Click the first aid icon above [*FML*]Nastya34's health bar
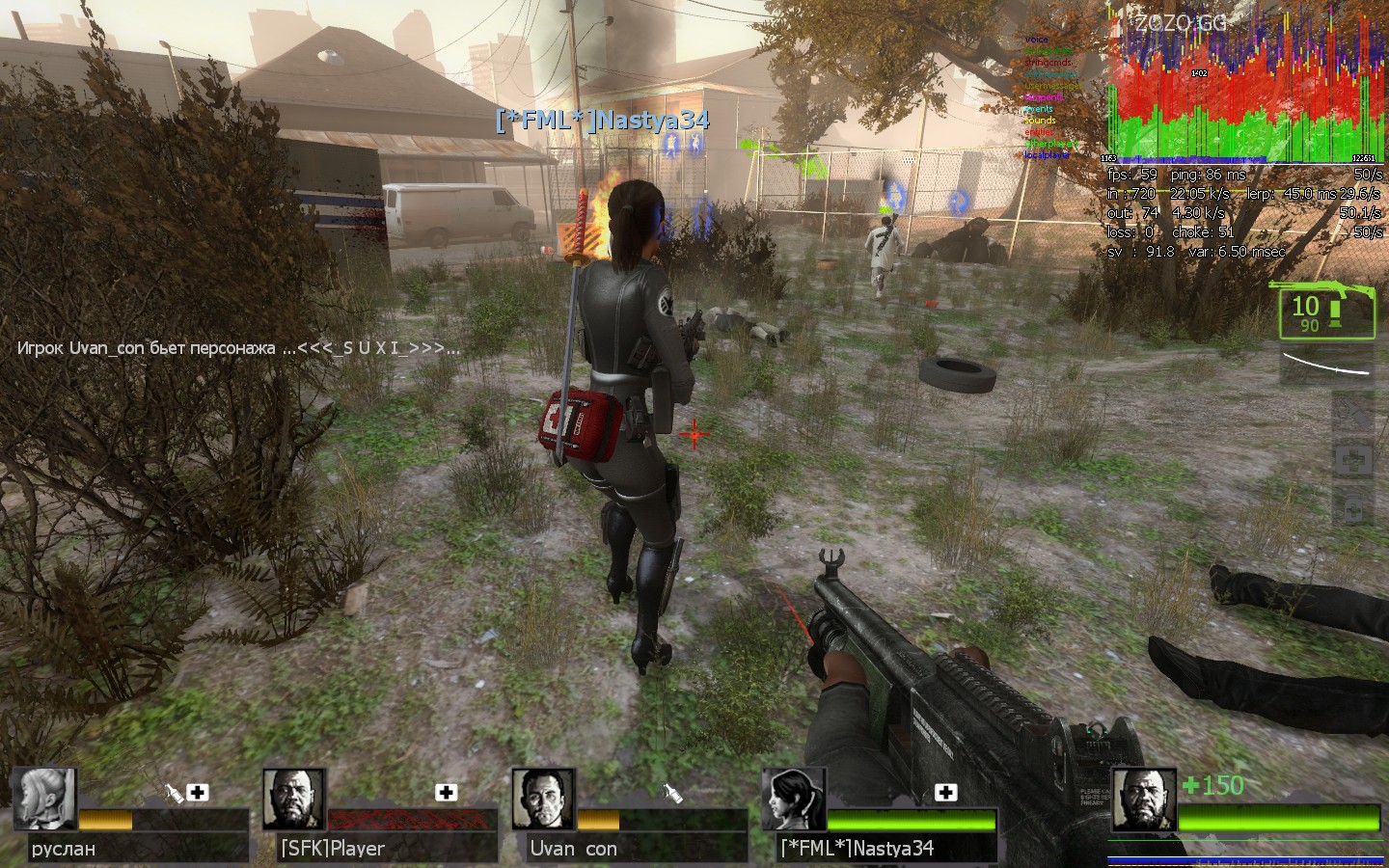The width and height of the screenshot is (1389, 868). (x=945, y=792)
